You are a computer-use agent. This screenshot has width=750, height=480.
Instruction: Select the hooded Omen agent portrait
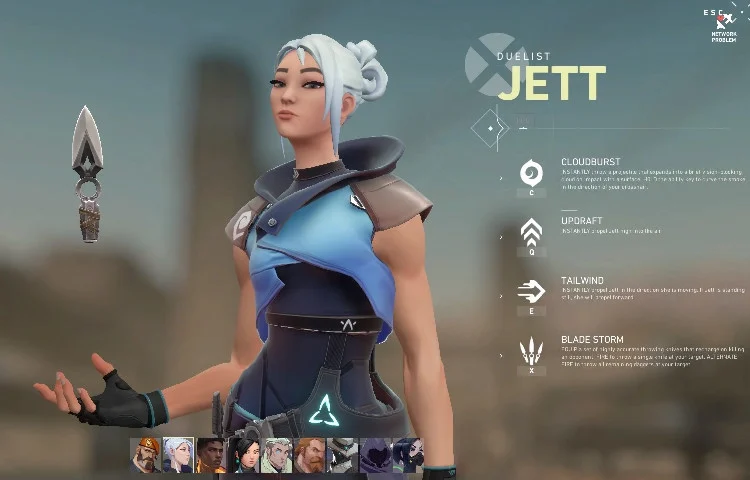coord(376,455)
